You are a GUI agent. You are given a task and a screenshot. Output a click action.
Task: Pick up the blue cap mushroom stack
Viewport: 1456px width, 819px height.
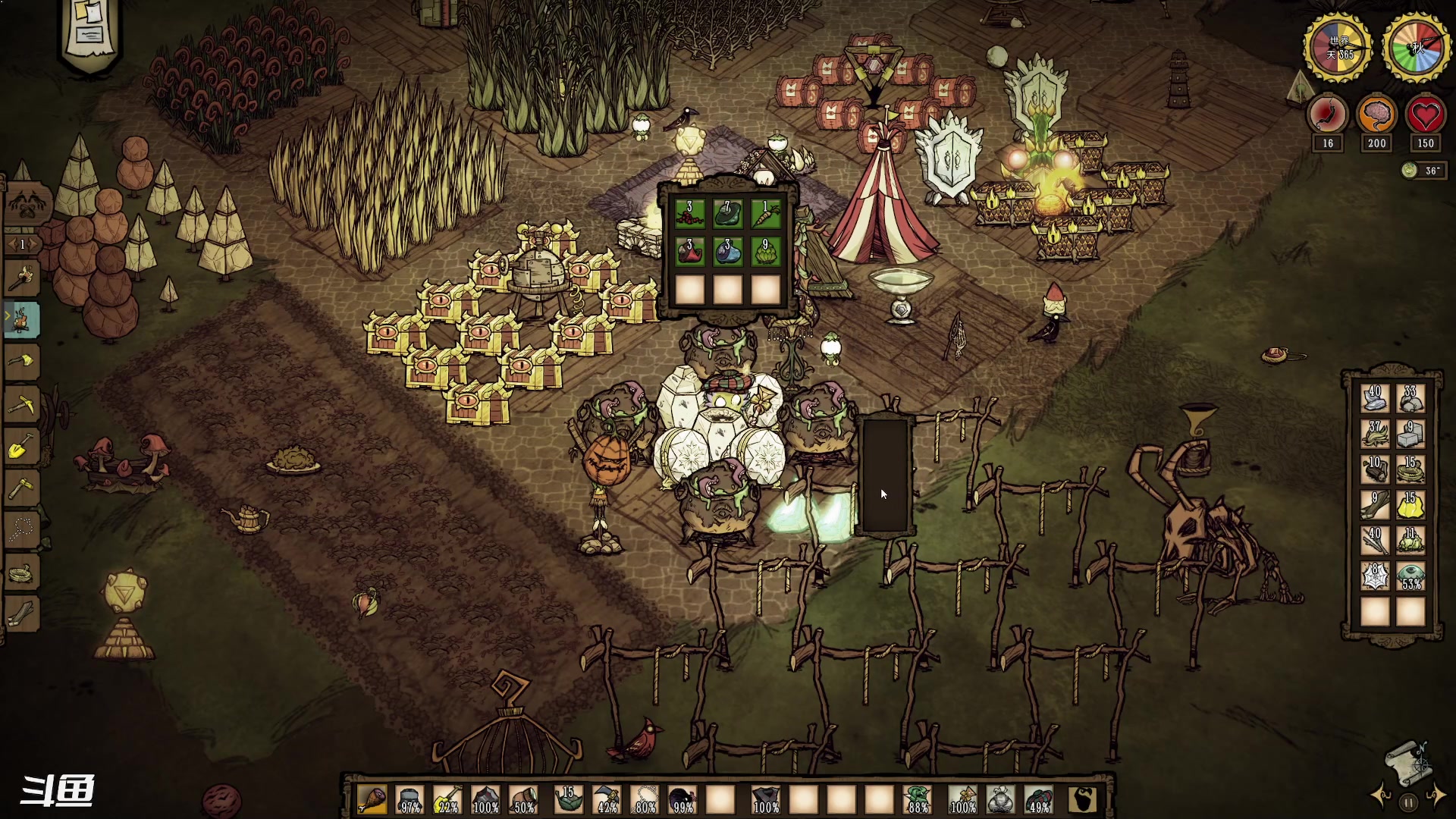click(x=727, y=252)
